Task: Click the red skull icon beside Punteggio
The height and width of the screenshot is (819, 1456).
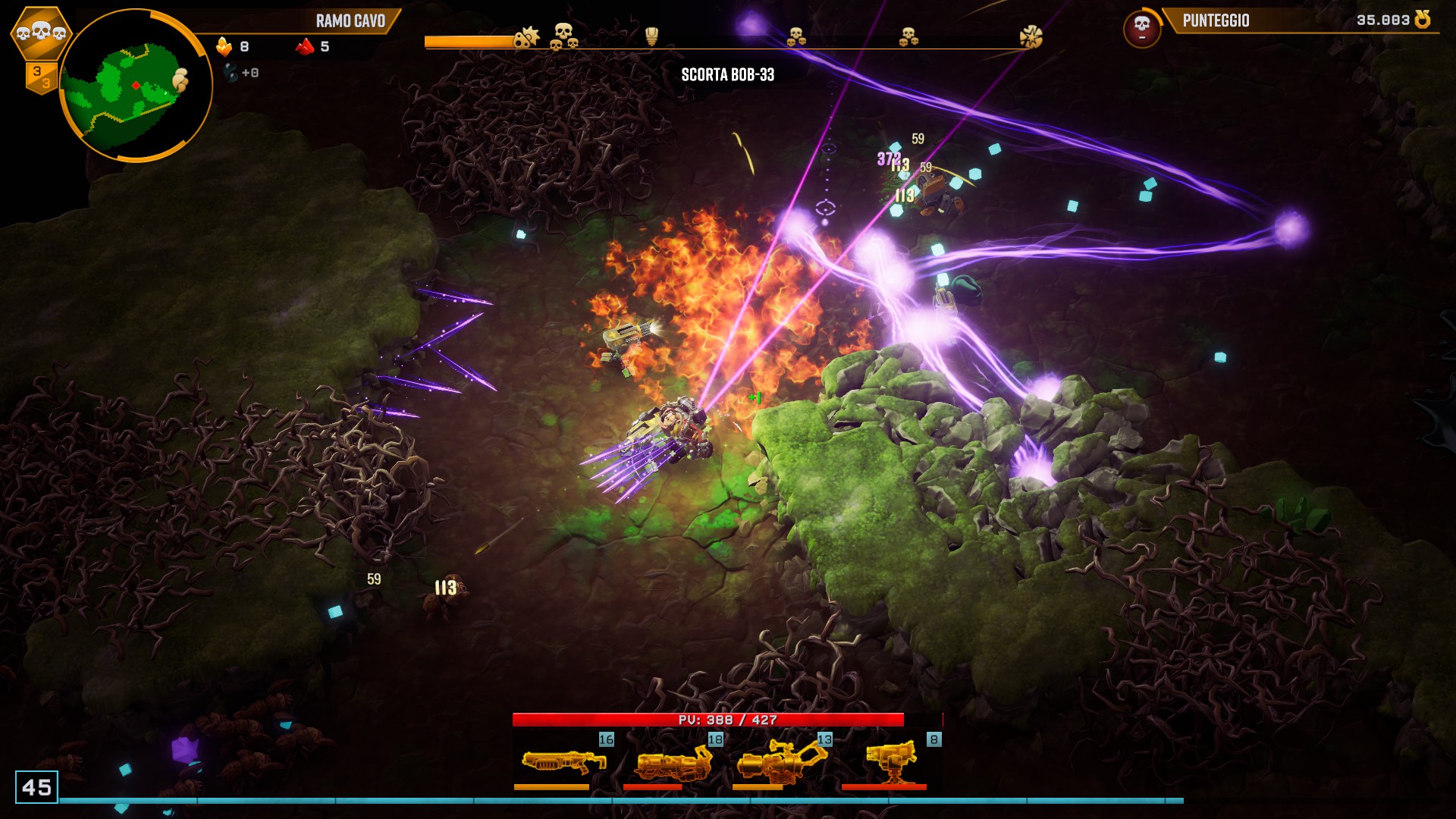Action: click(x=1141, y=28)
